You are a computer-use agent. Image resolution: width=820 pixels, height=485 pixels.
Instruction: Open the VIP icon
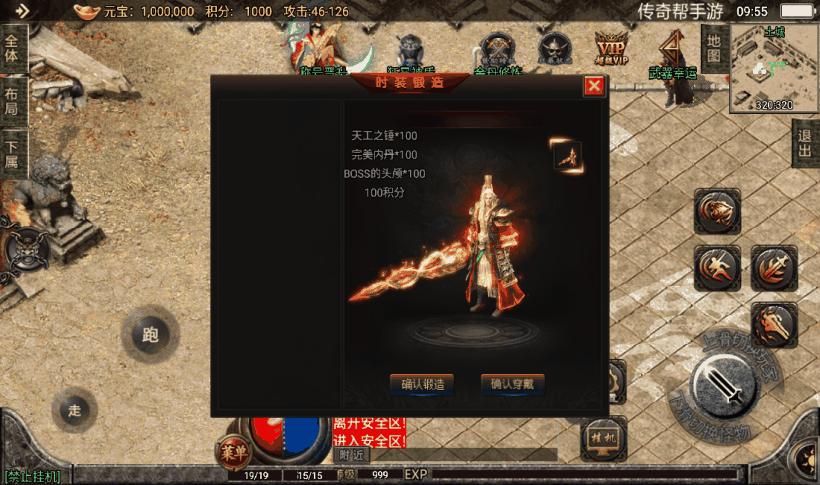pos(610,47)
